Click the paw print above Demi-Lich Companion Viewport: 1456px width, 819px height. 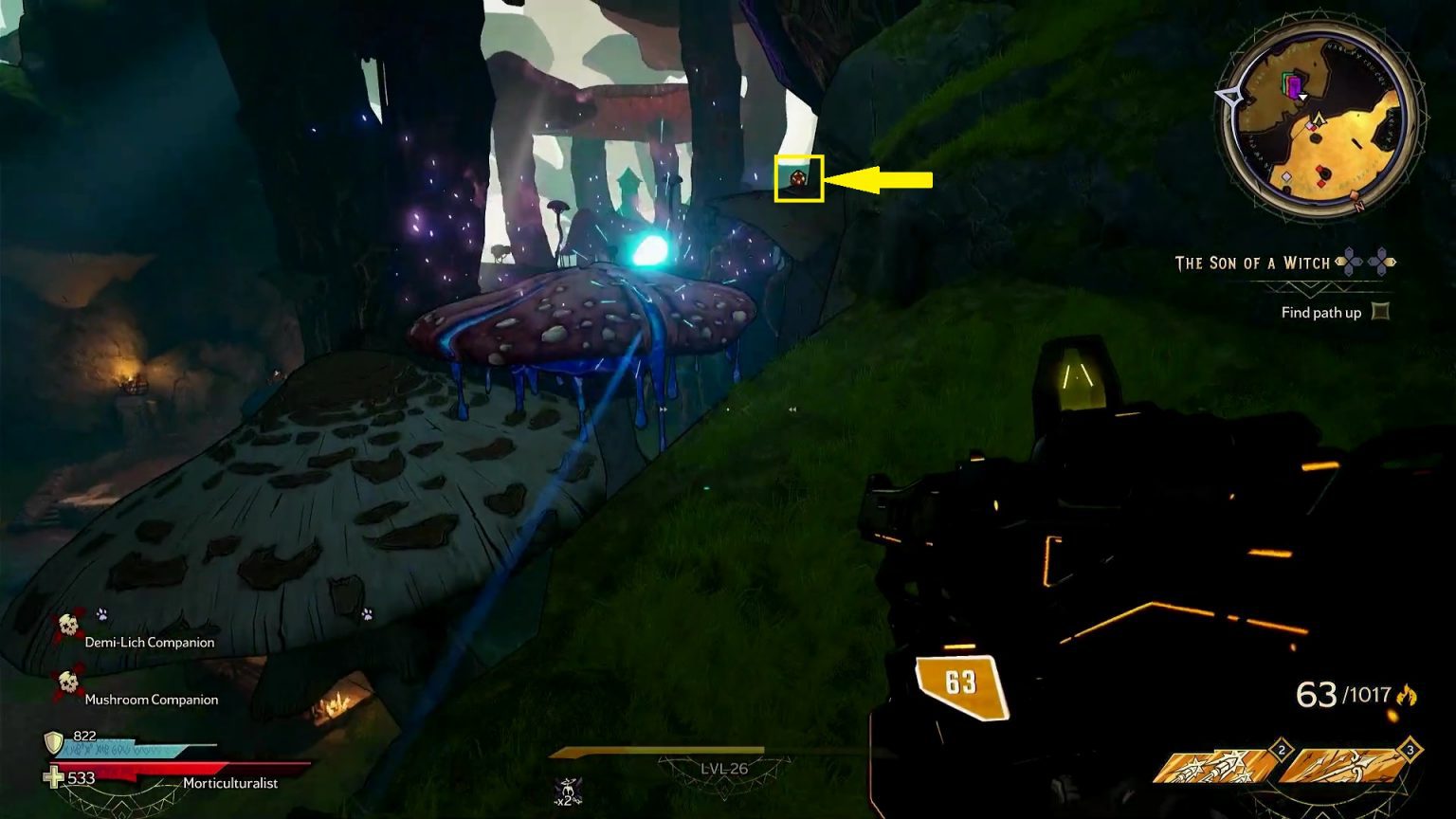(x=101, y=614)
